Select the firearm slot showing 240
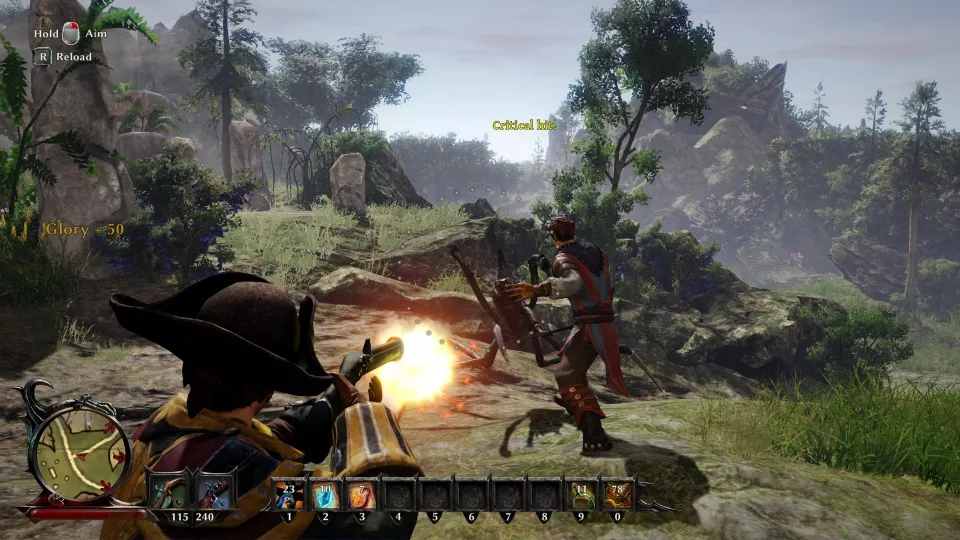Viewport: 960px width, 540px height. pyautogui.click(x=214, y=494)
